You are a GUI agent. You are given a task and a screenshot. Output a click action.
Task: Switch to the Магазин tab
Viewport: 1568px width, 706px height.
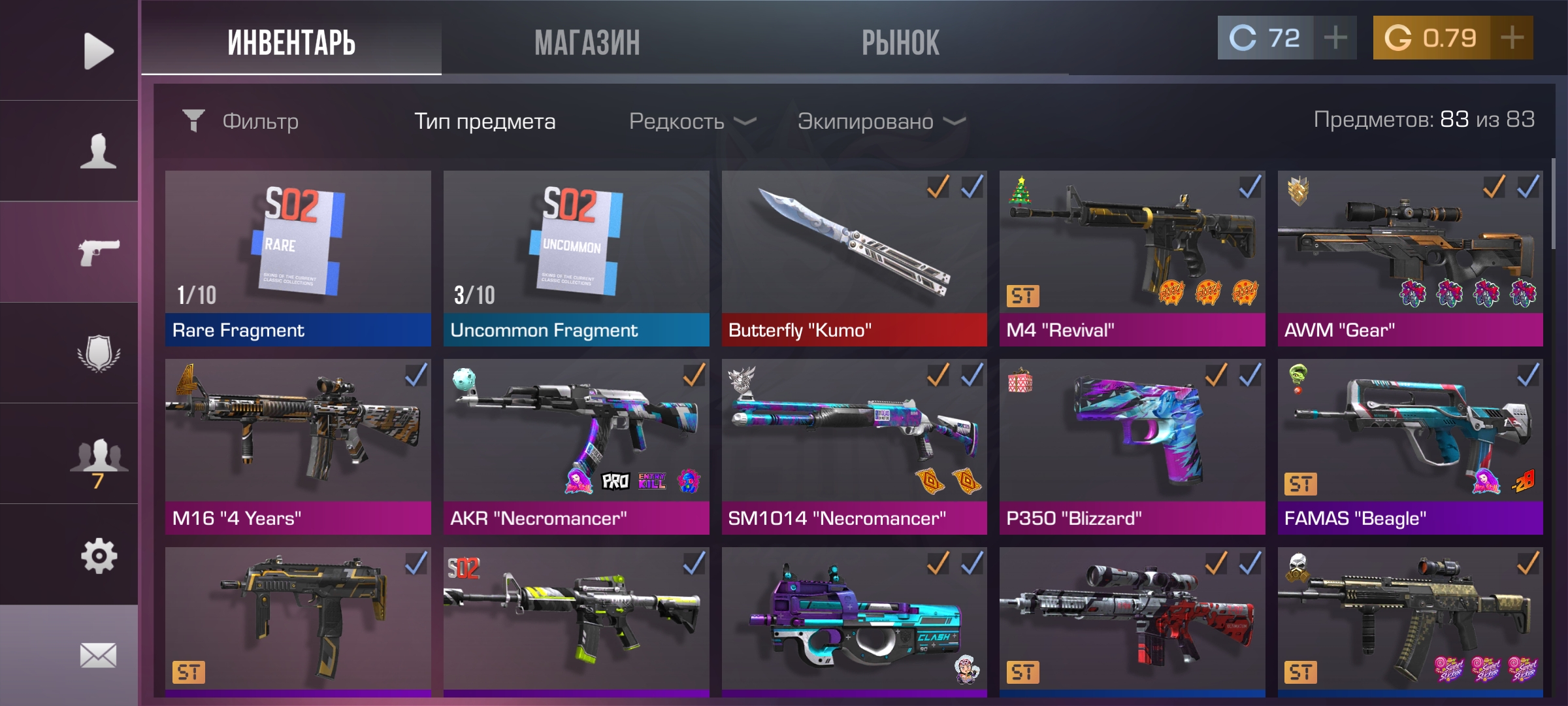click(x=587, y=43)
